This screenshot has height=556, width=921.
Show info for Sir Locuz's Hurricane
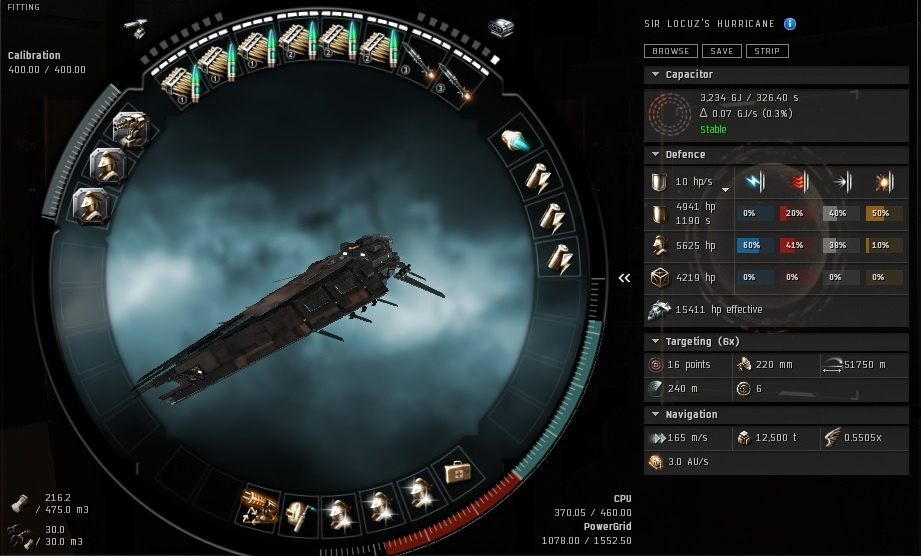click(x=790, y=24)
